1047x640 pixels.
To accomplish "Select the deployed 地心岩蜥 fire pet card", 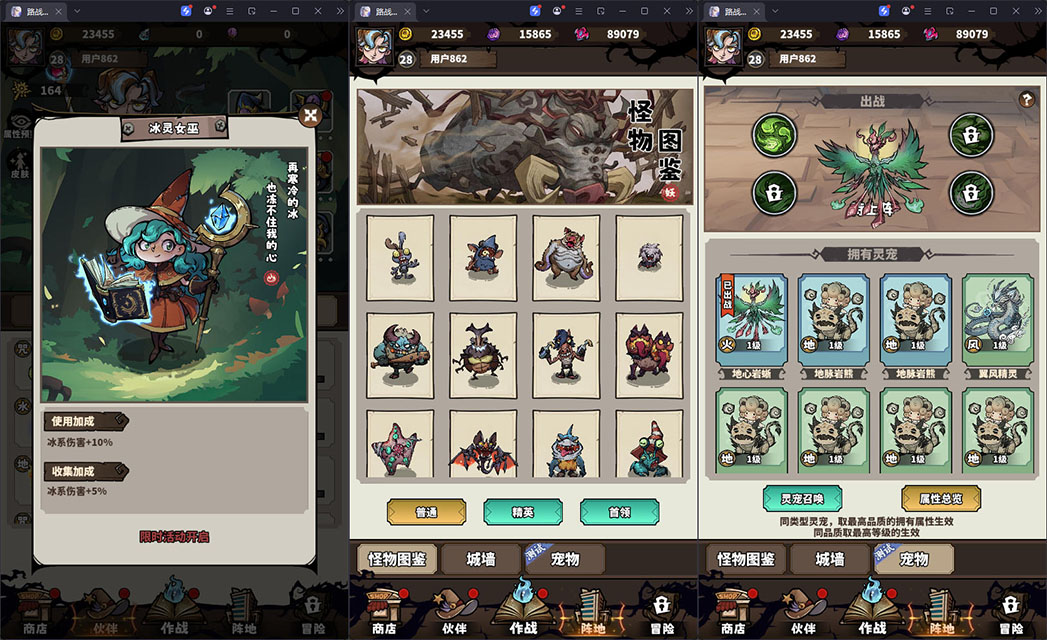I will tap(751, 318).
